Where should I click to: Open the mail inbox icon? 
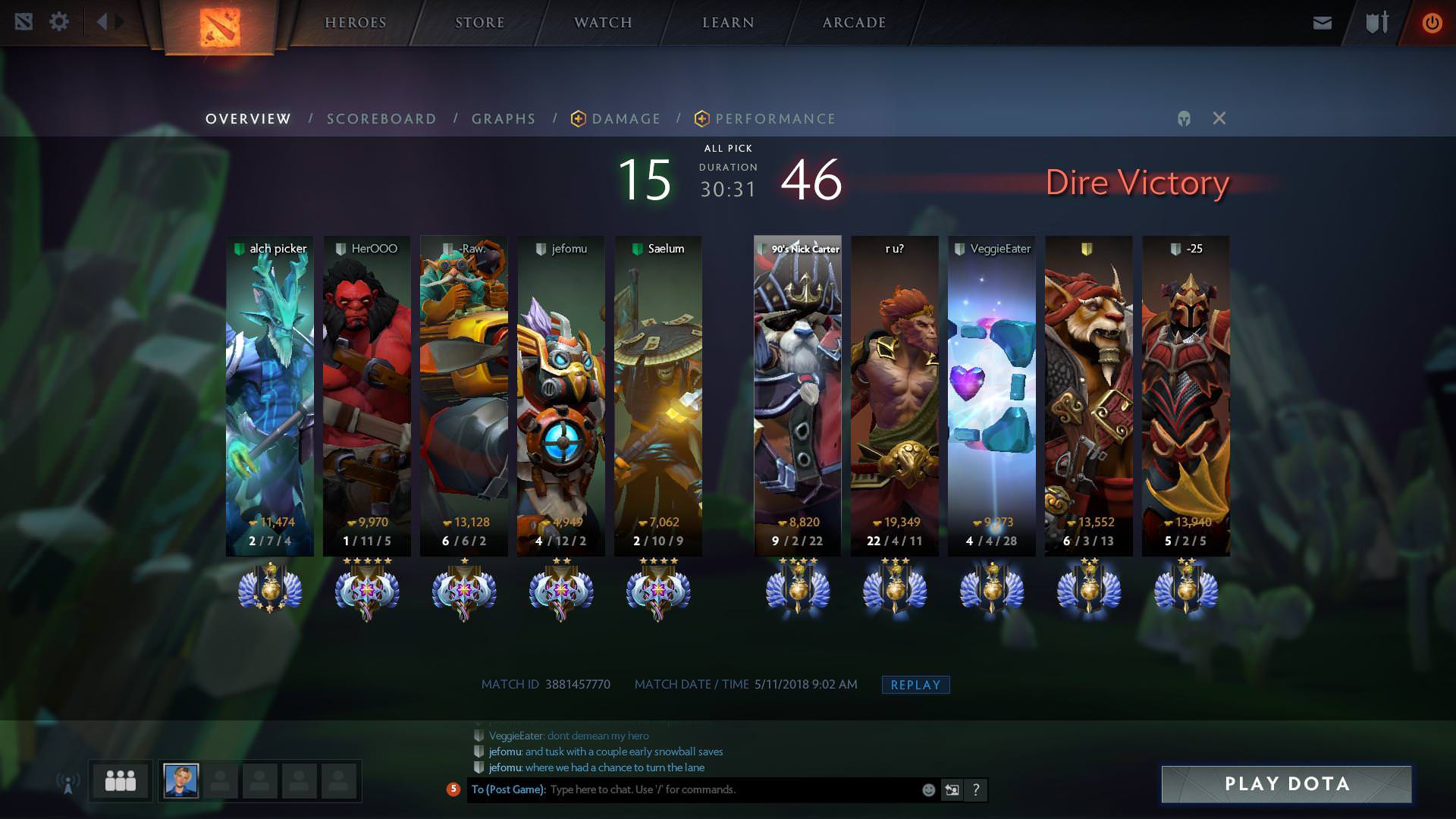click(1322, 23)
